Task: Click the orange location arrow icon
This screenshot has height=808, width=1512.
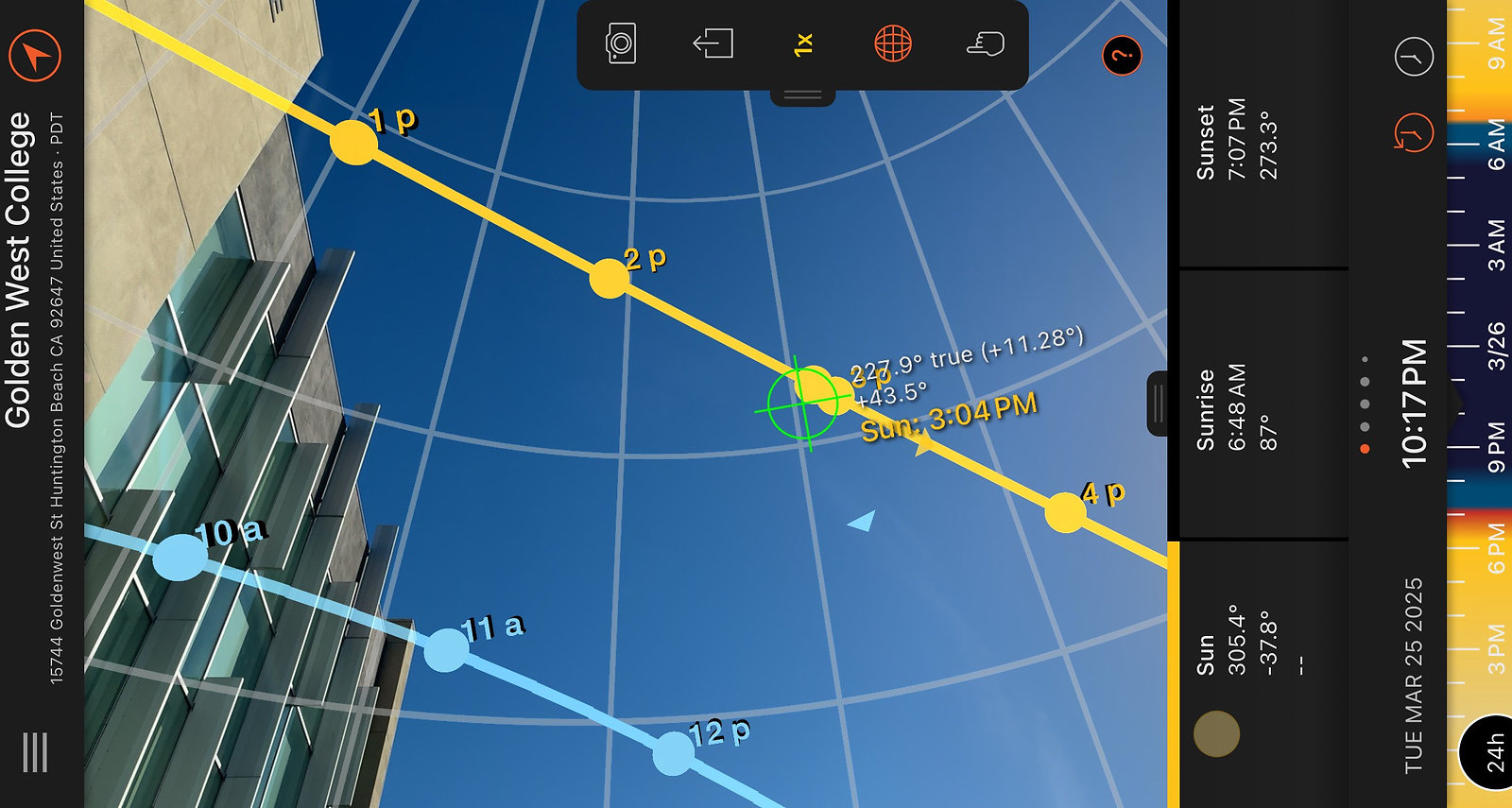Action: pyautogui.click(x=35, y=55)
